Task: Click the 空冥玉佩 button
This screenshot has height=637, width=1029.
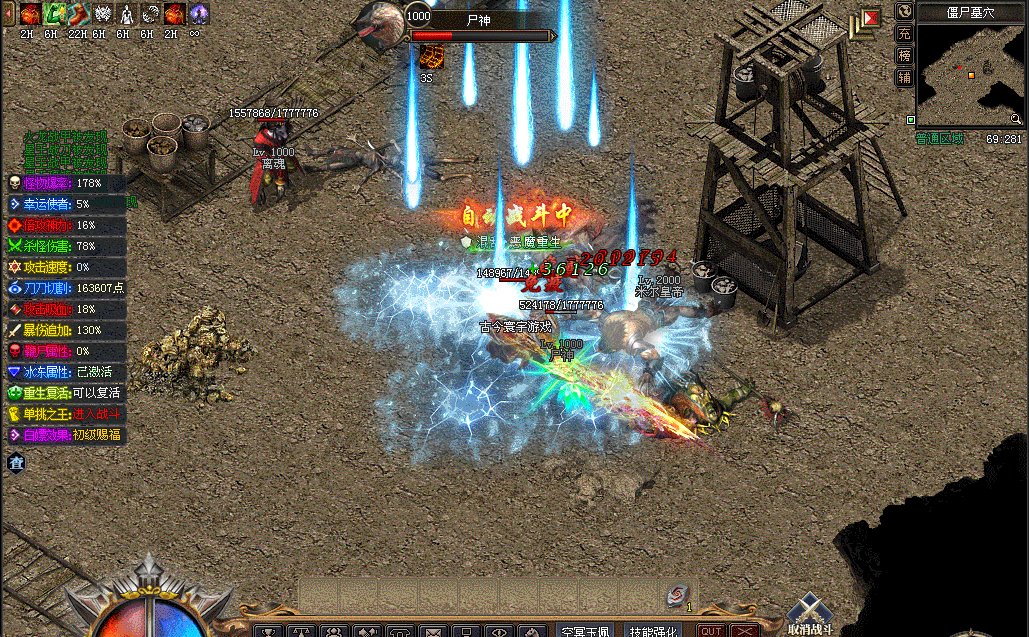Action: 585,630
